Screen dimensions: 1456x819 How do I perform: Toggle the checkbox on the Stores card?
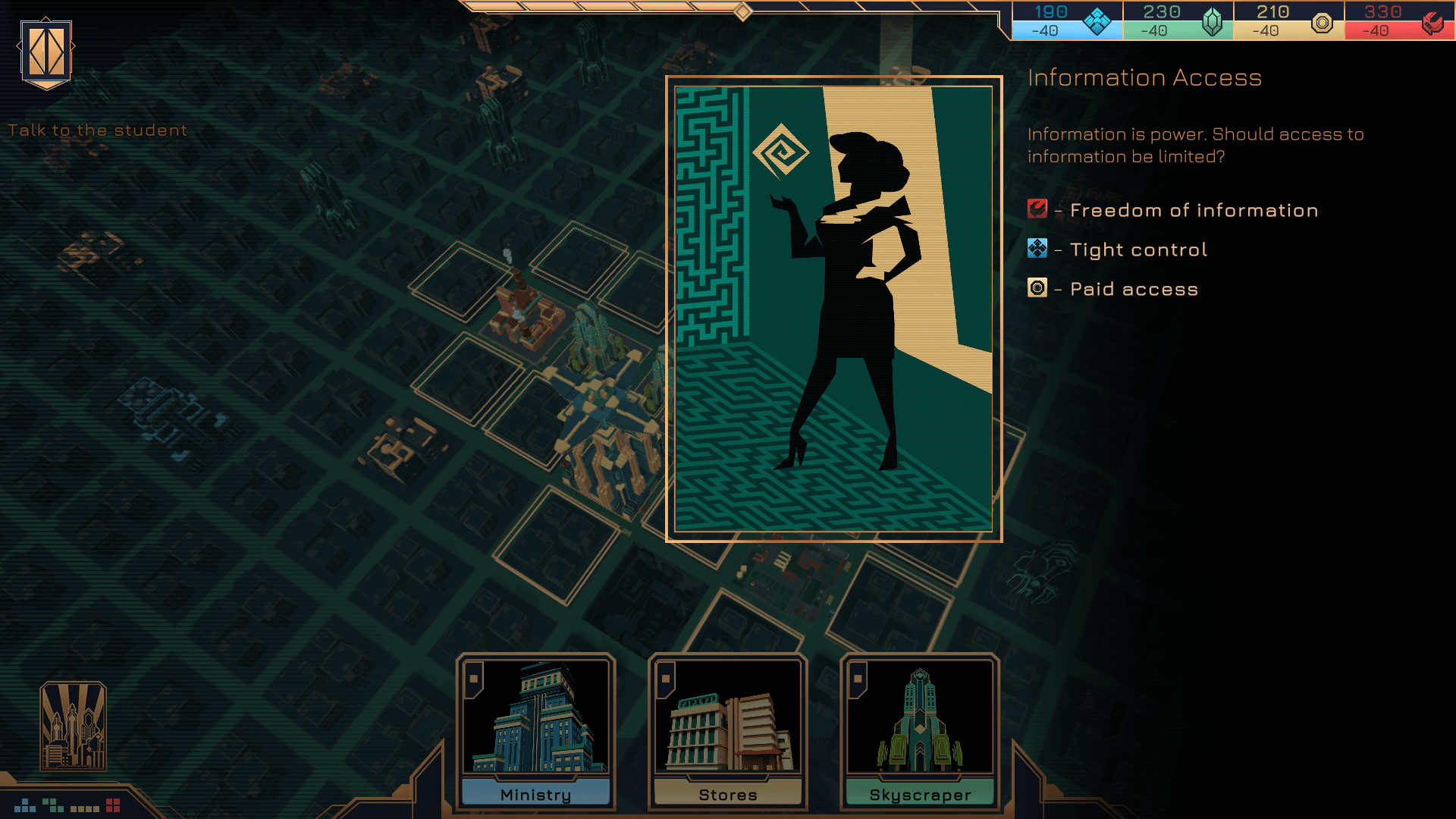point(665,679)
